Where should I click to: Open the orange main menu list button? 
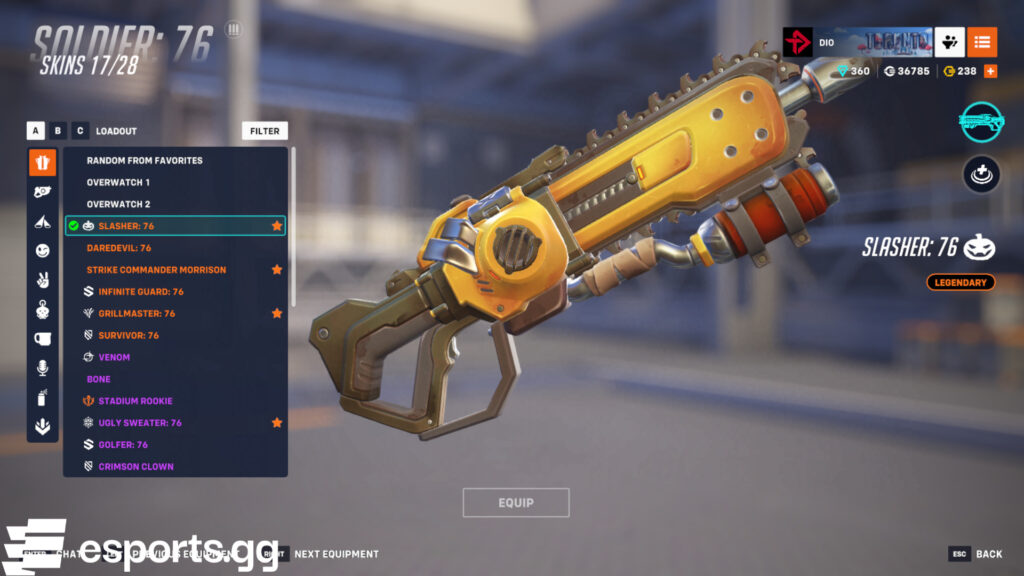tap(982, 42)
